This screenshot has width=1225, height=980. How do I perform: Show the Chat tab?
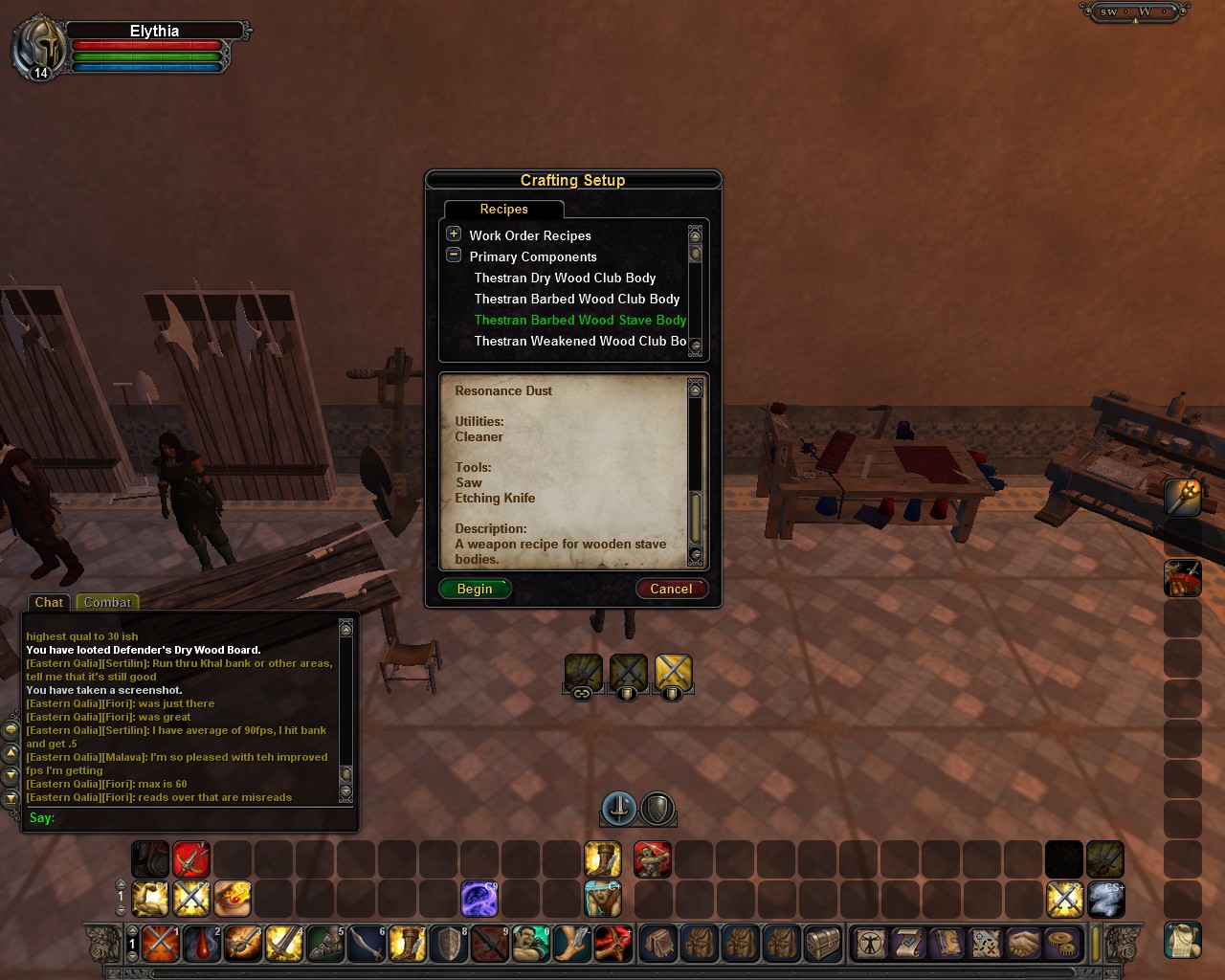(49, 602)
